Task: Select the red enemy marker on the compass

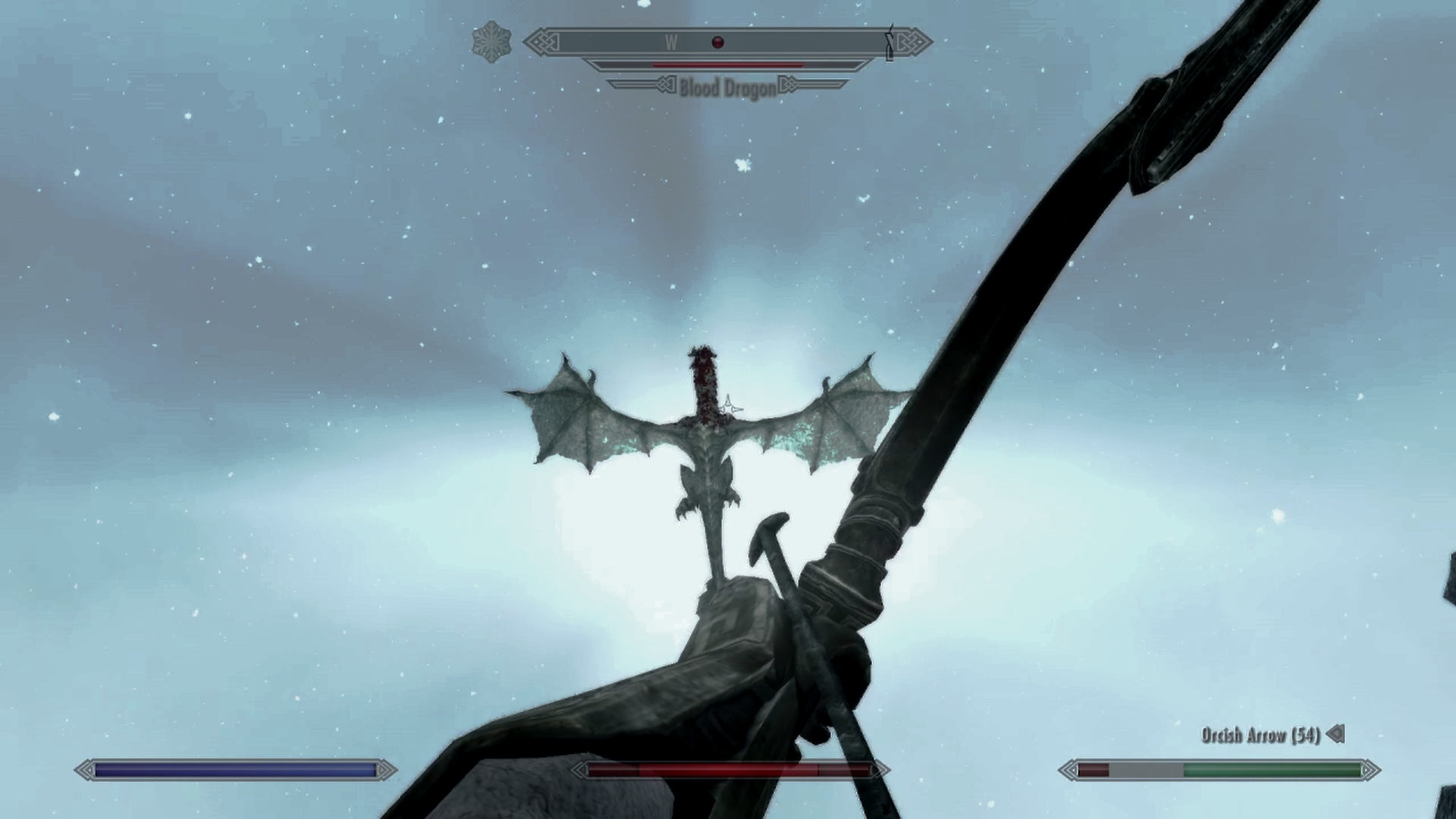Action: (718, 42)
